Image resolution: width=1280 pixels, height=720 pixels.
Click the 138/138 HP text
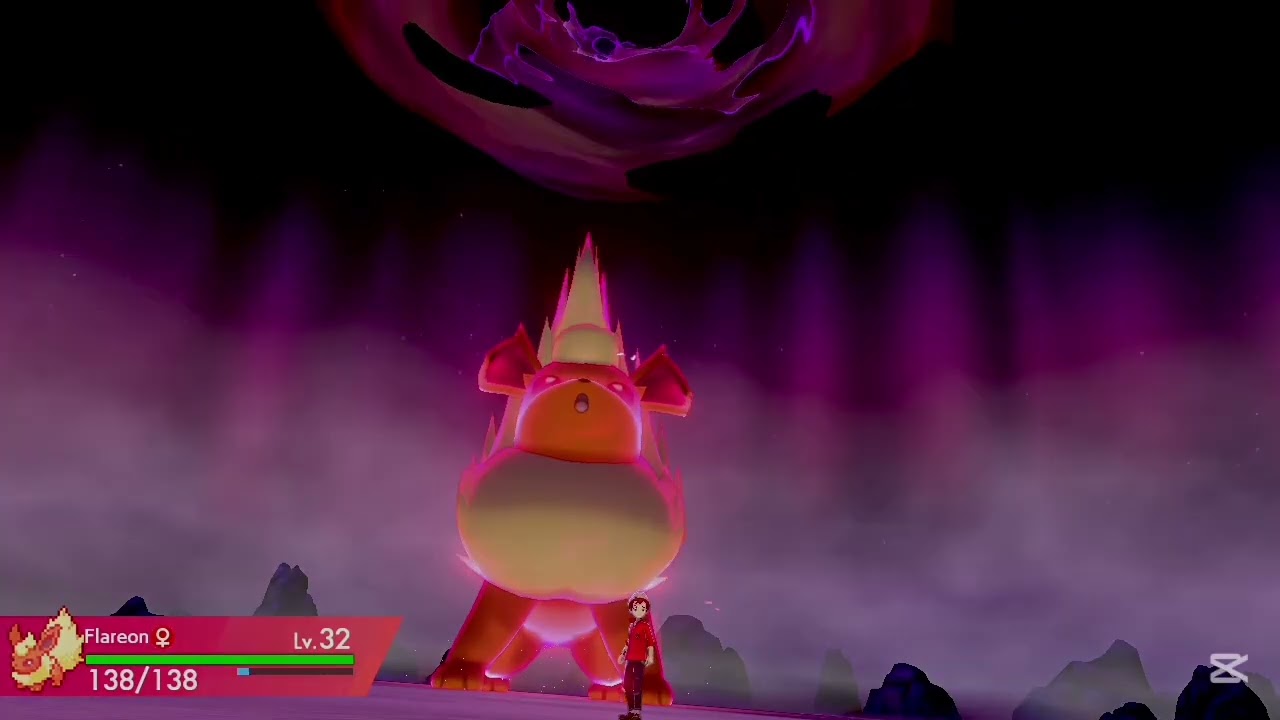point(142,679)
